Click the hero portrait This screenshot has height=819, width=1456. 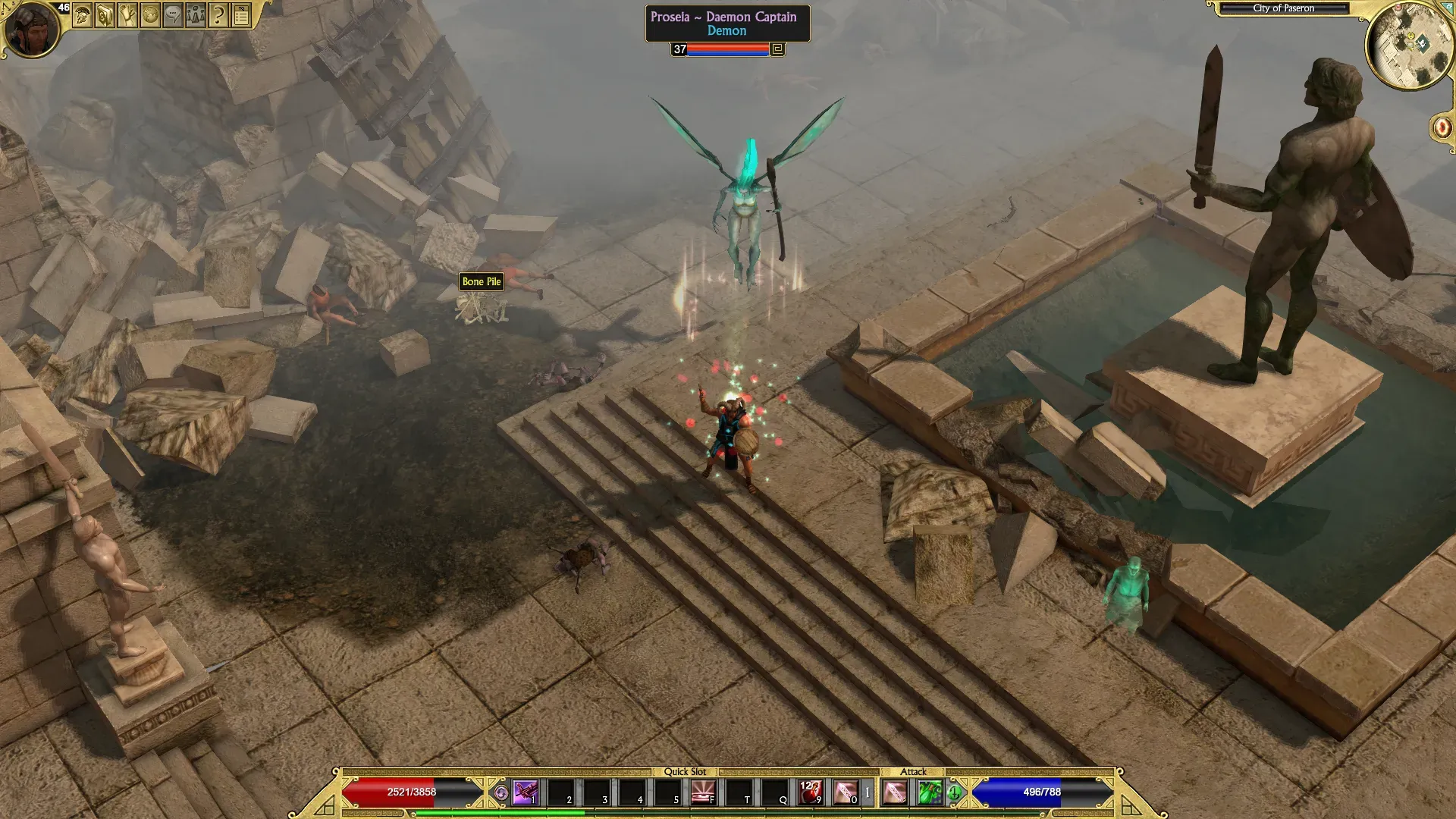click(32, 29)
